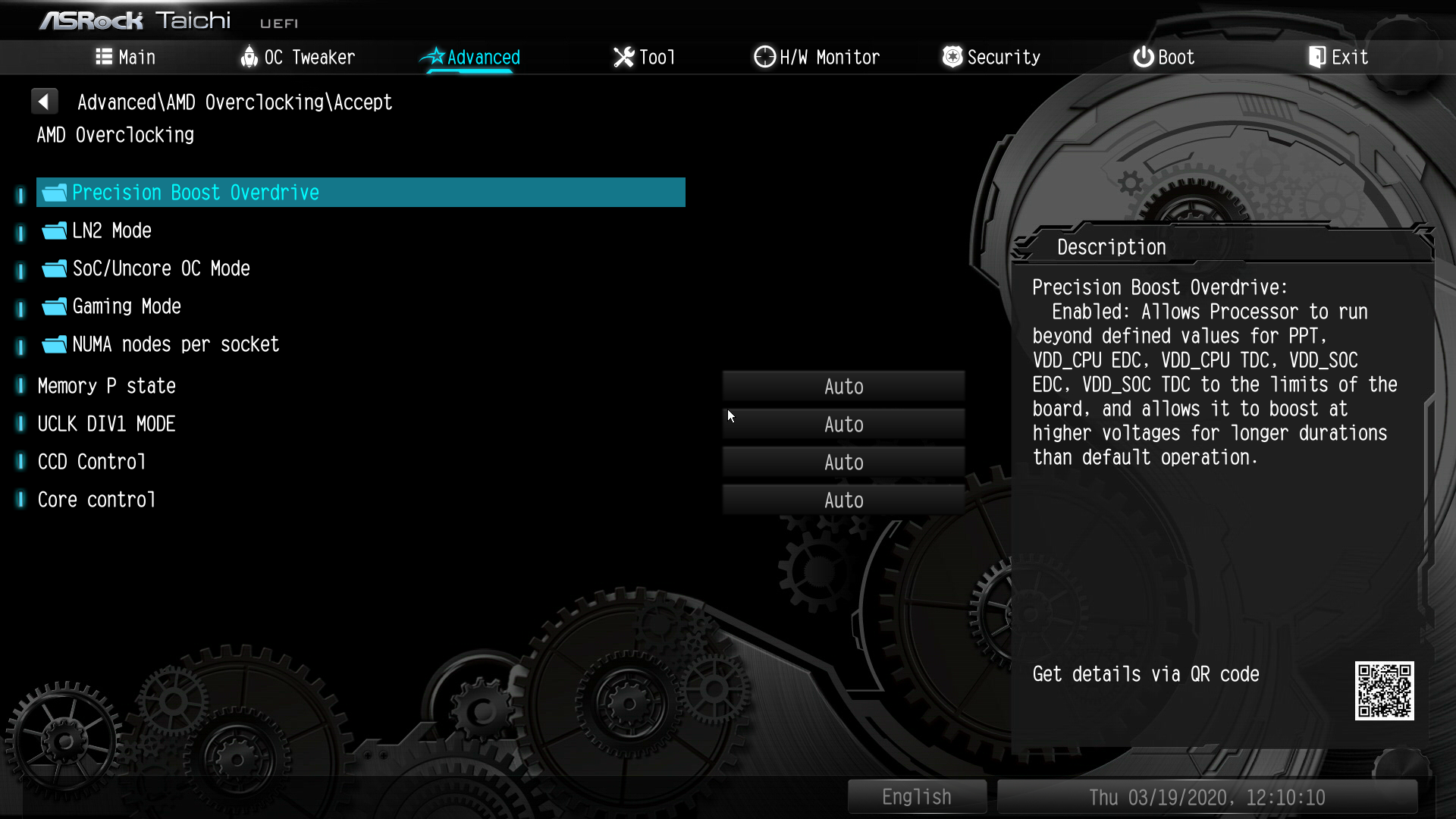Click the QR code for details

1384,691
